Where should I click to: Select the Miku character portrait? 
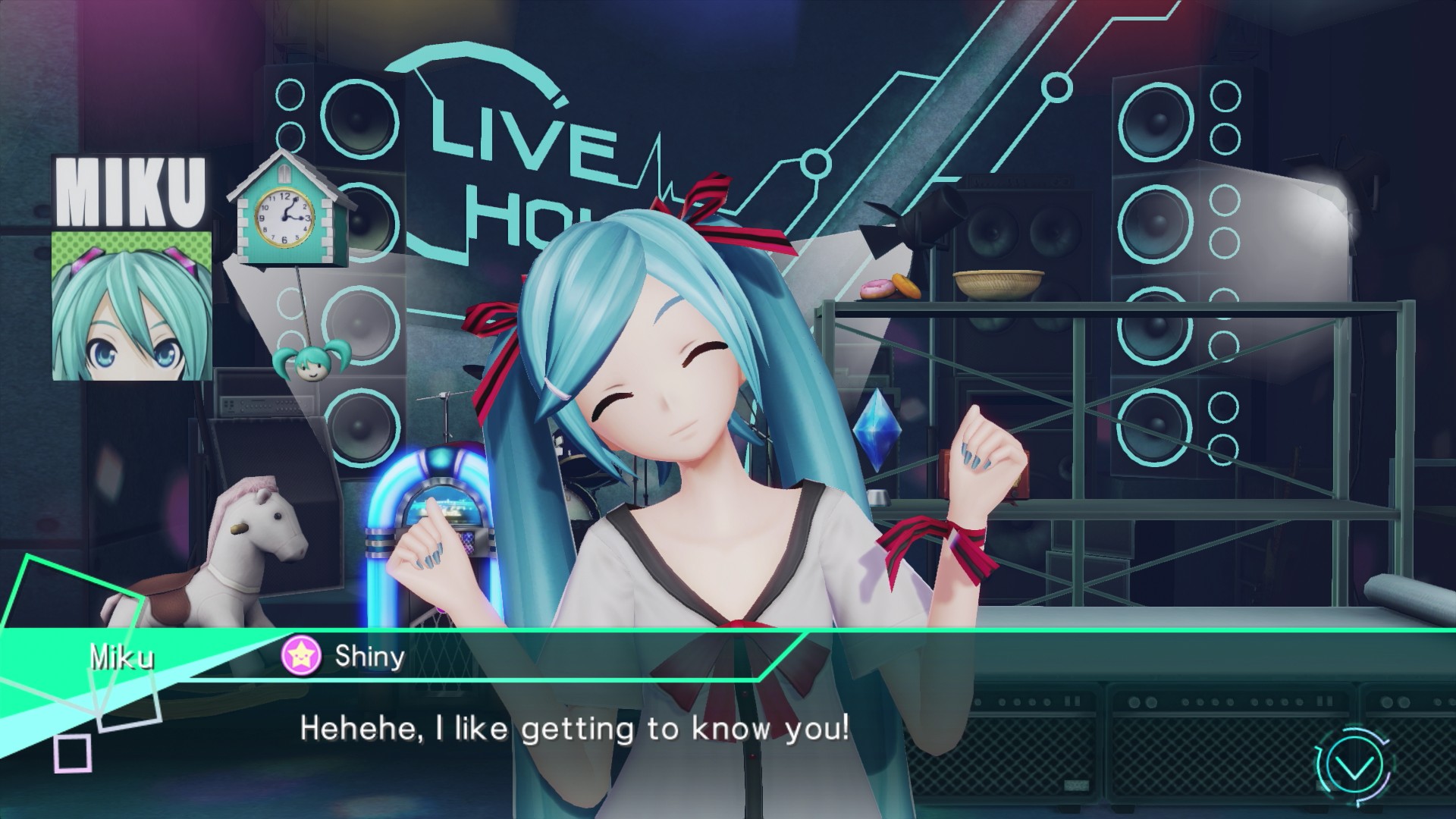(132, 305)
